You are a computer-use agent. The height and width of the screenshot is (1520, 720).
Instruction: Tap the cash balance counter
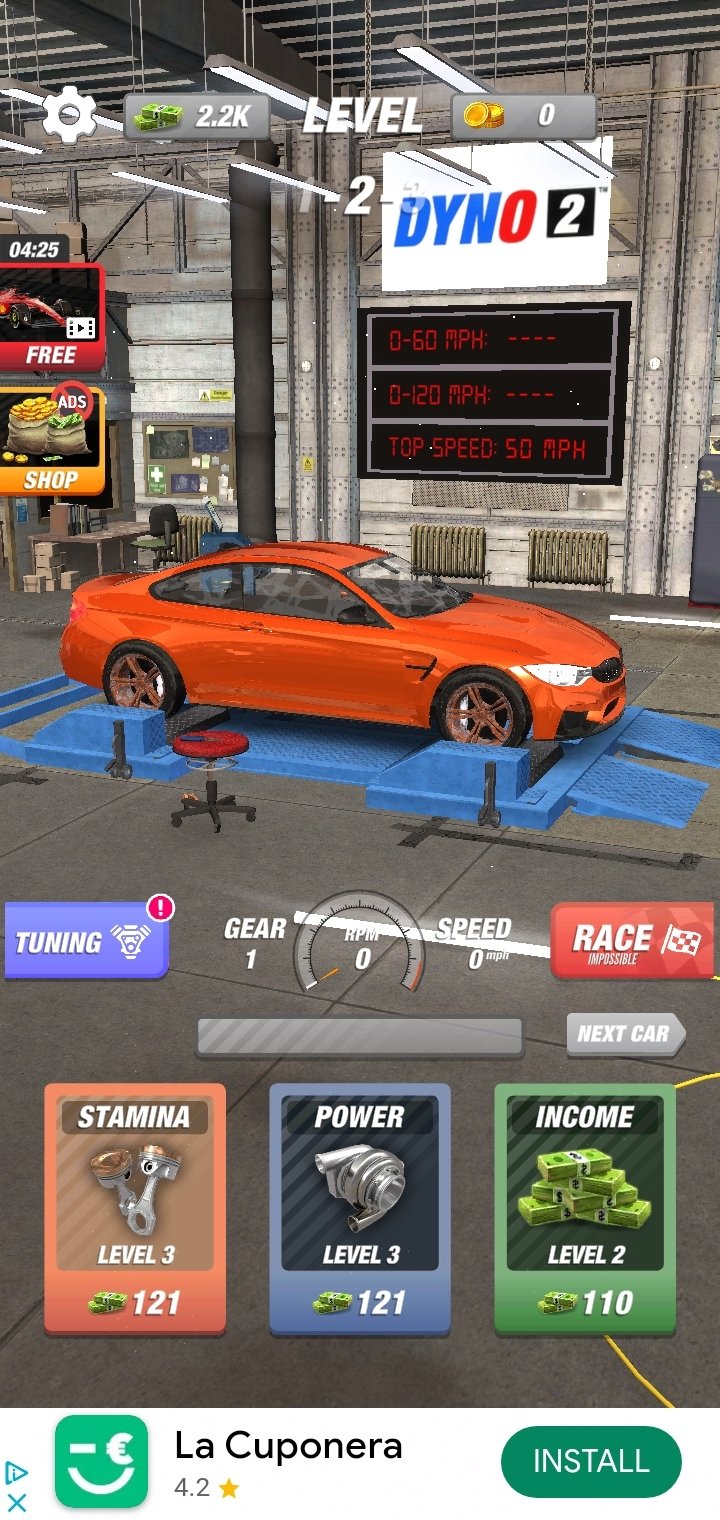point(200,117)
